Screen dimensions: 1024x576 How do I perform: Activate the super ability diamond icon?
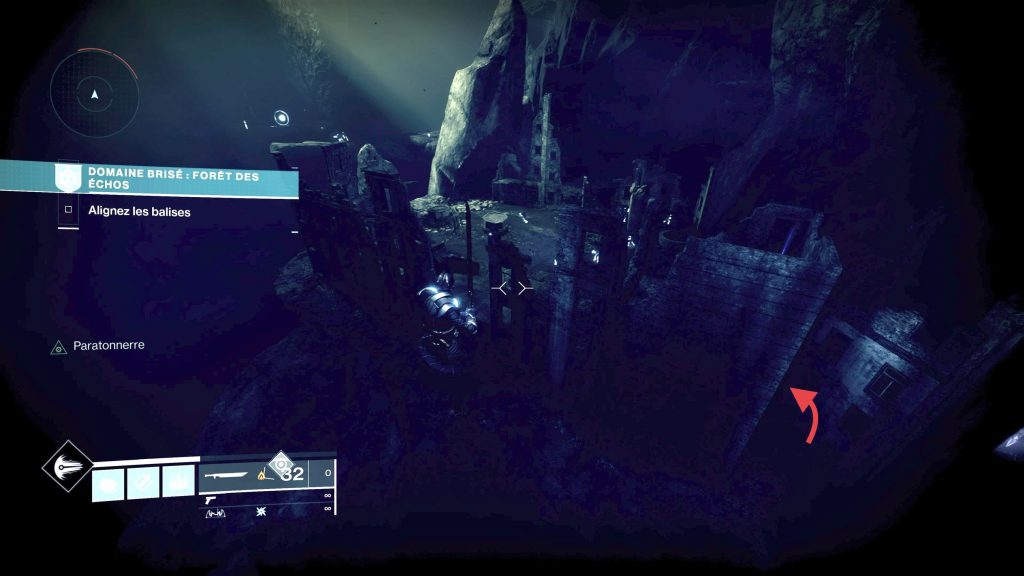67,468
